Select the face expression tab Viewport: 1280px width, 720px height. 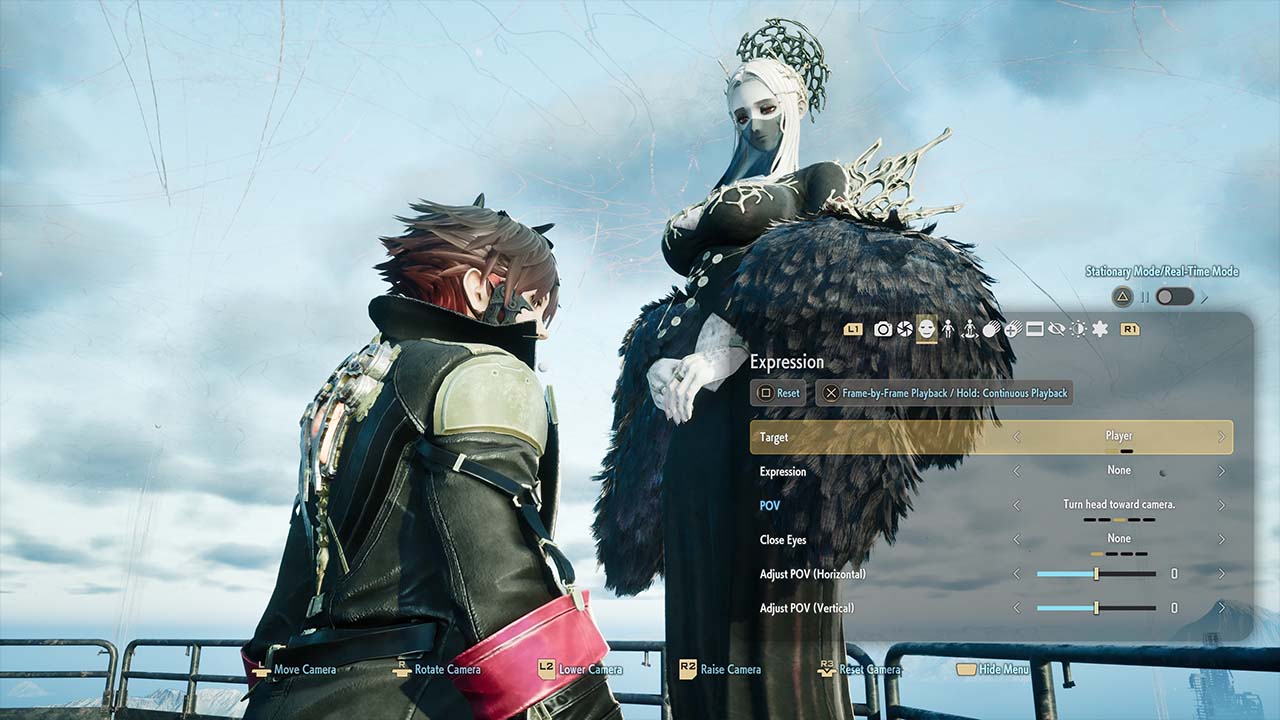coord(927,329)
